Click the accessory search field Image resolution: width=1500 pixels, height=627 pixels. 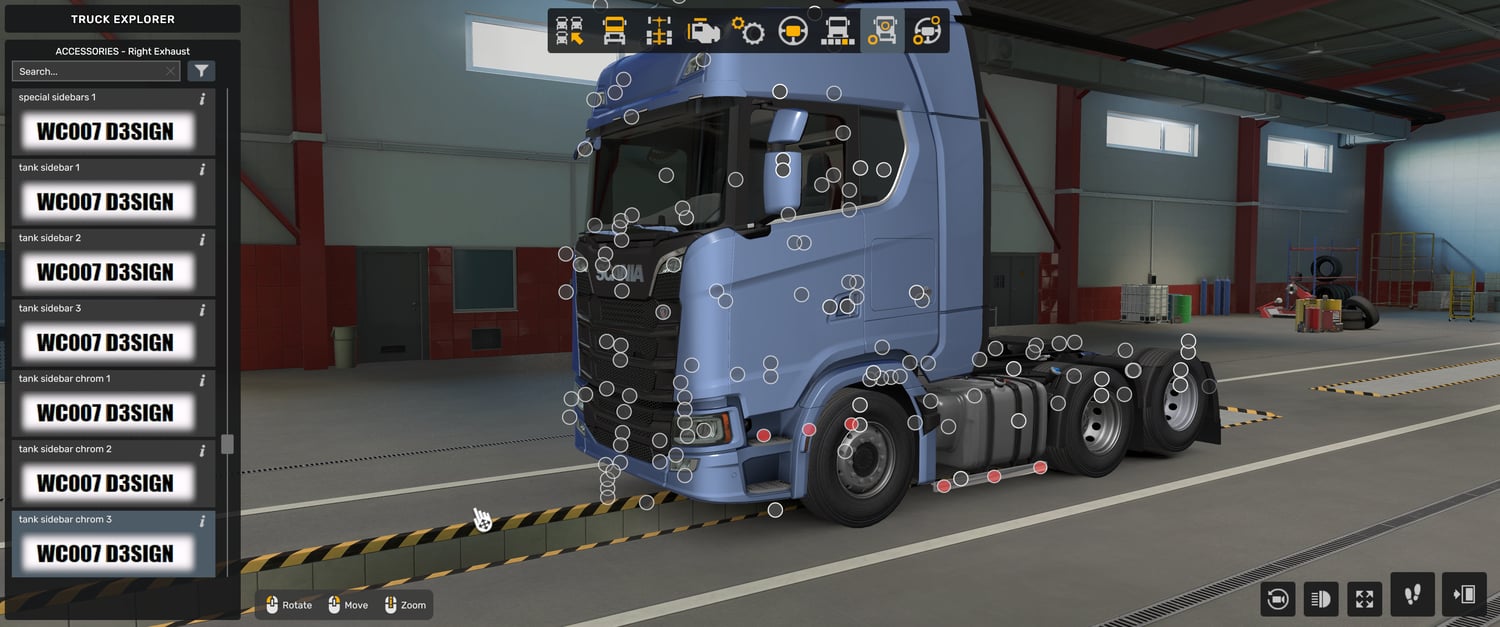(x=90, y=71)
